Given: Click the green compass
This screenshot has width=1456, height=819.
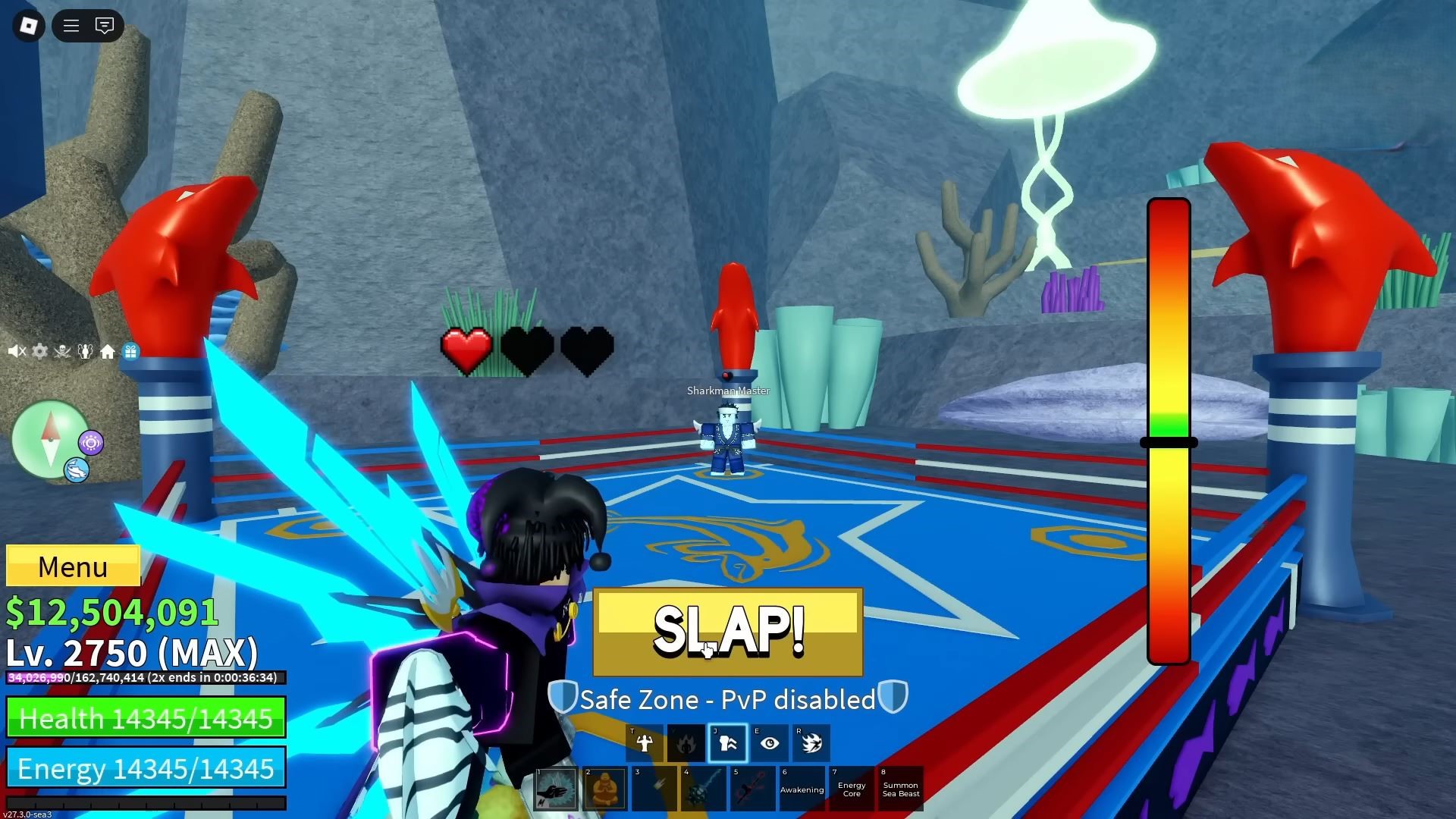Looking at the screenshot, I should (x=50, y=439).
